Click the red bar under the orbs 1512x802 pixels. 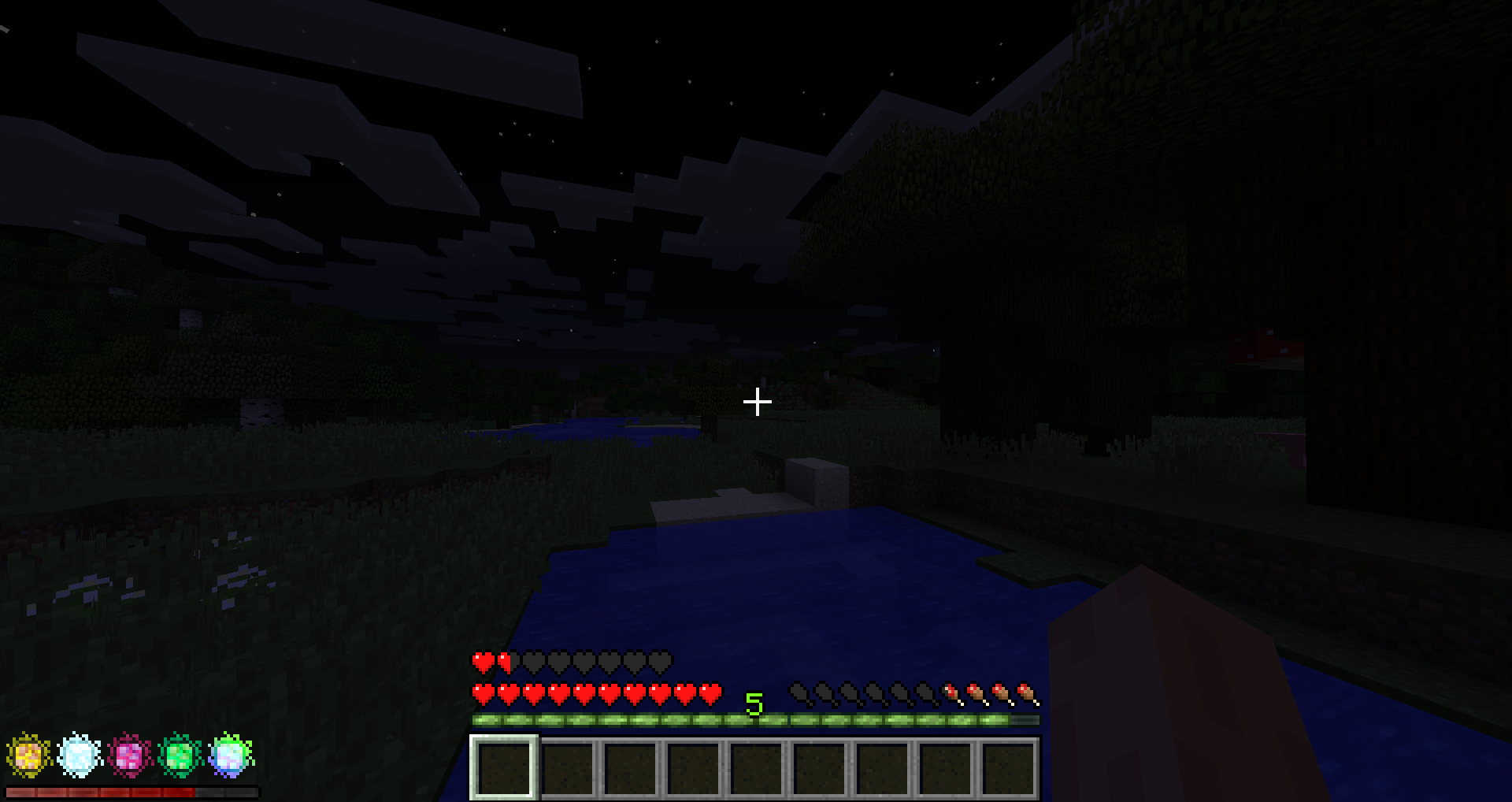click(126, 792)
